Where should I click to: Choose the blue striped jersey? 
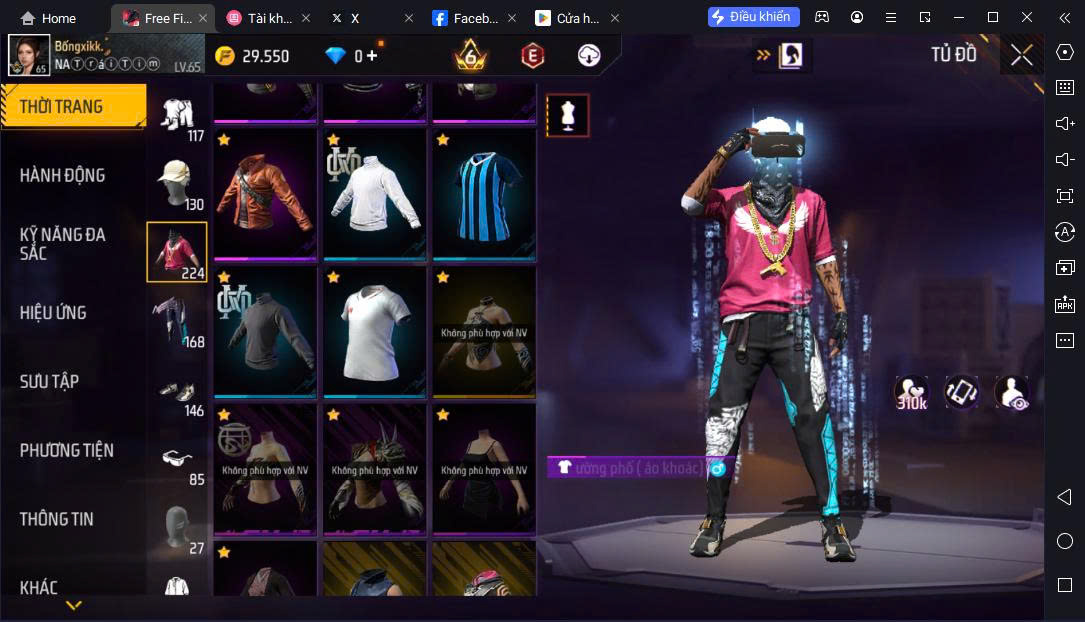click(x=484, y=195)
